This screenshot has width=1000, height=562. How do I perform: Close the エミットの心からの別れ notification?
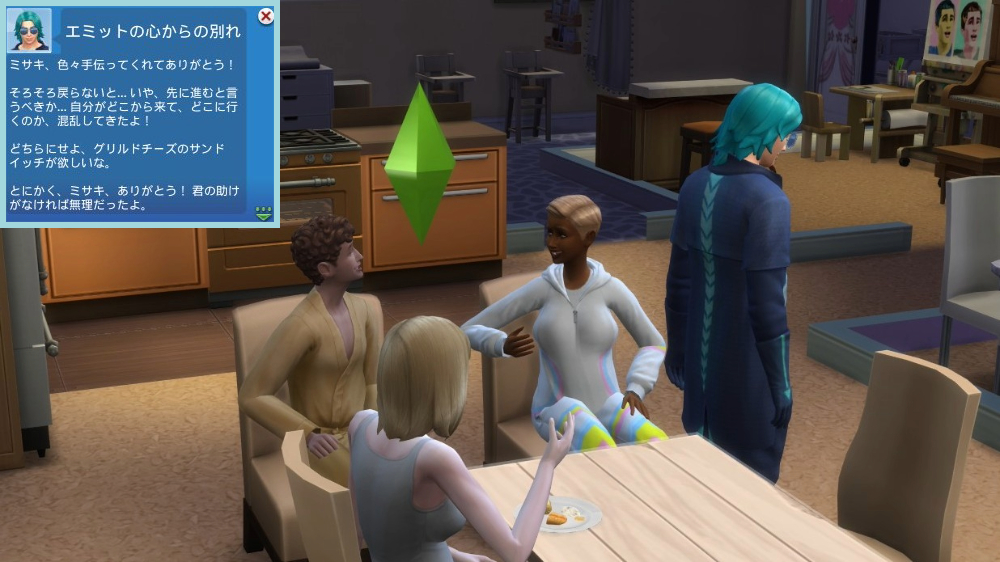[x=266, y=16]
